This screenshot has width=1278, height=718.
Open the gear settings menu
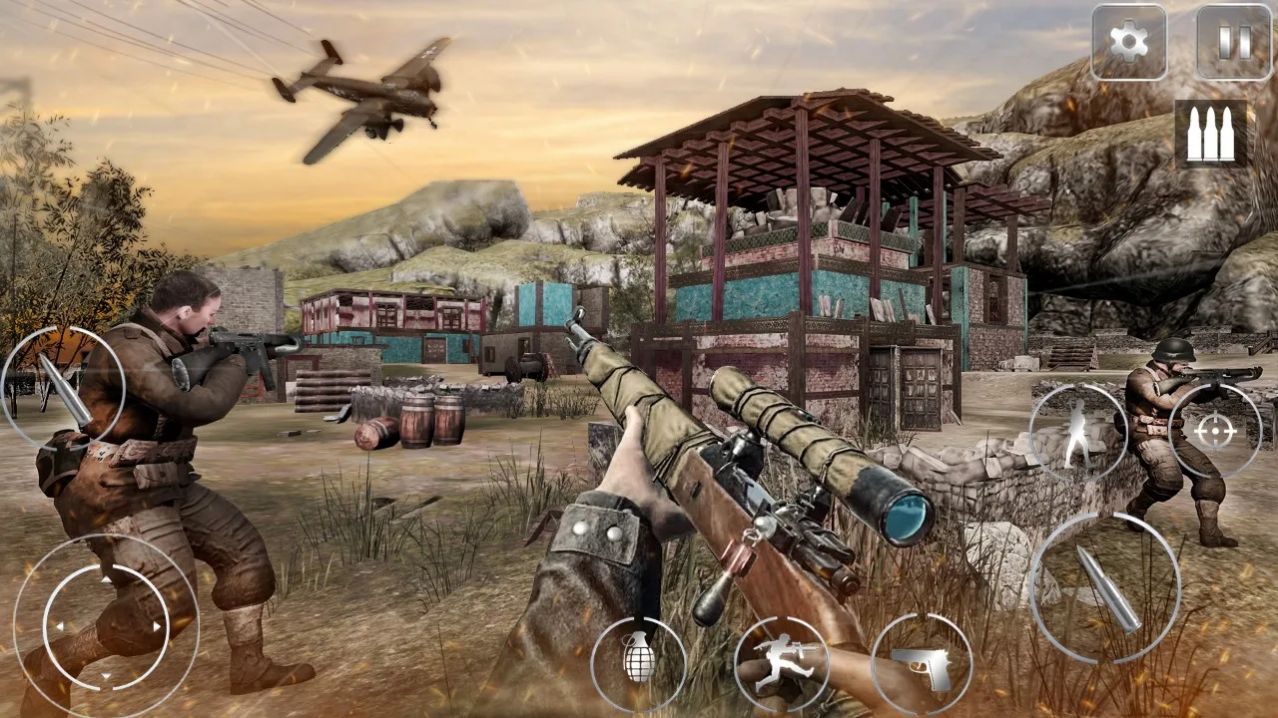pyautogui.click(x=1128, y=42)
